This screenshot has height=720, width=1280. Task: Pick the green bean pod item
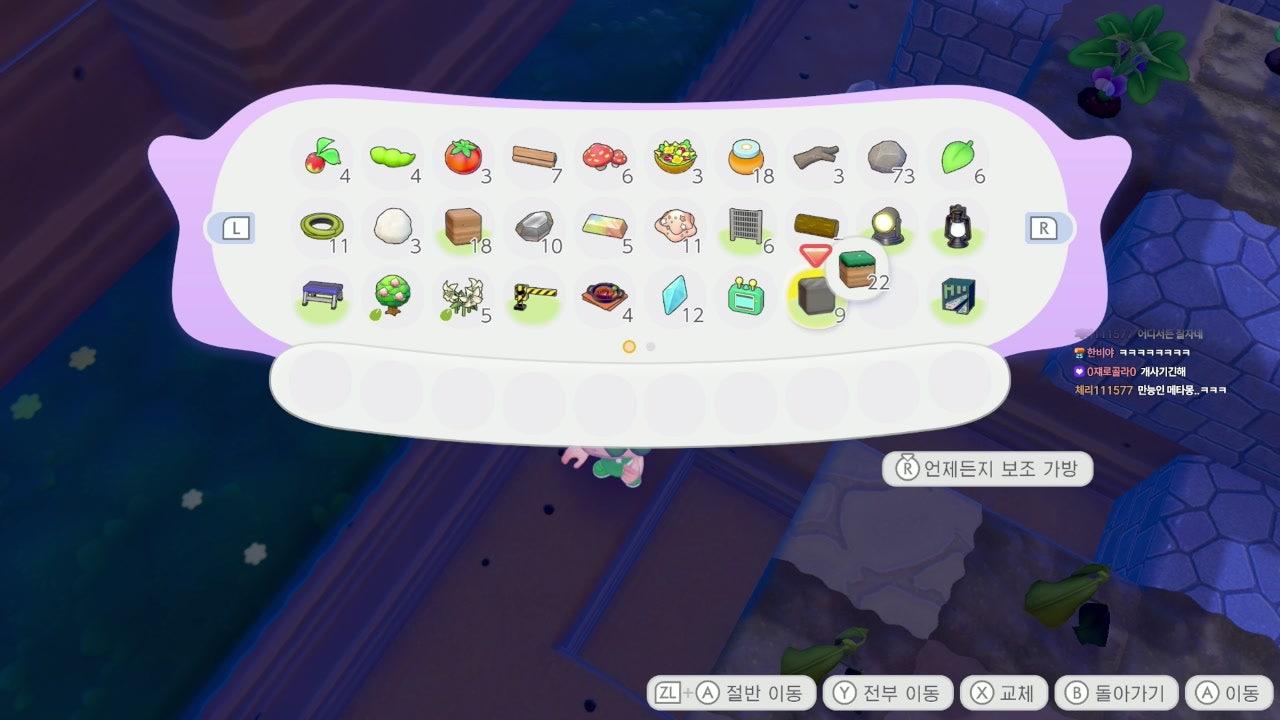[392, 157]
